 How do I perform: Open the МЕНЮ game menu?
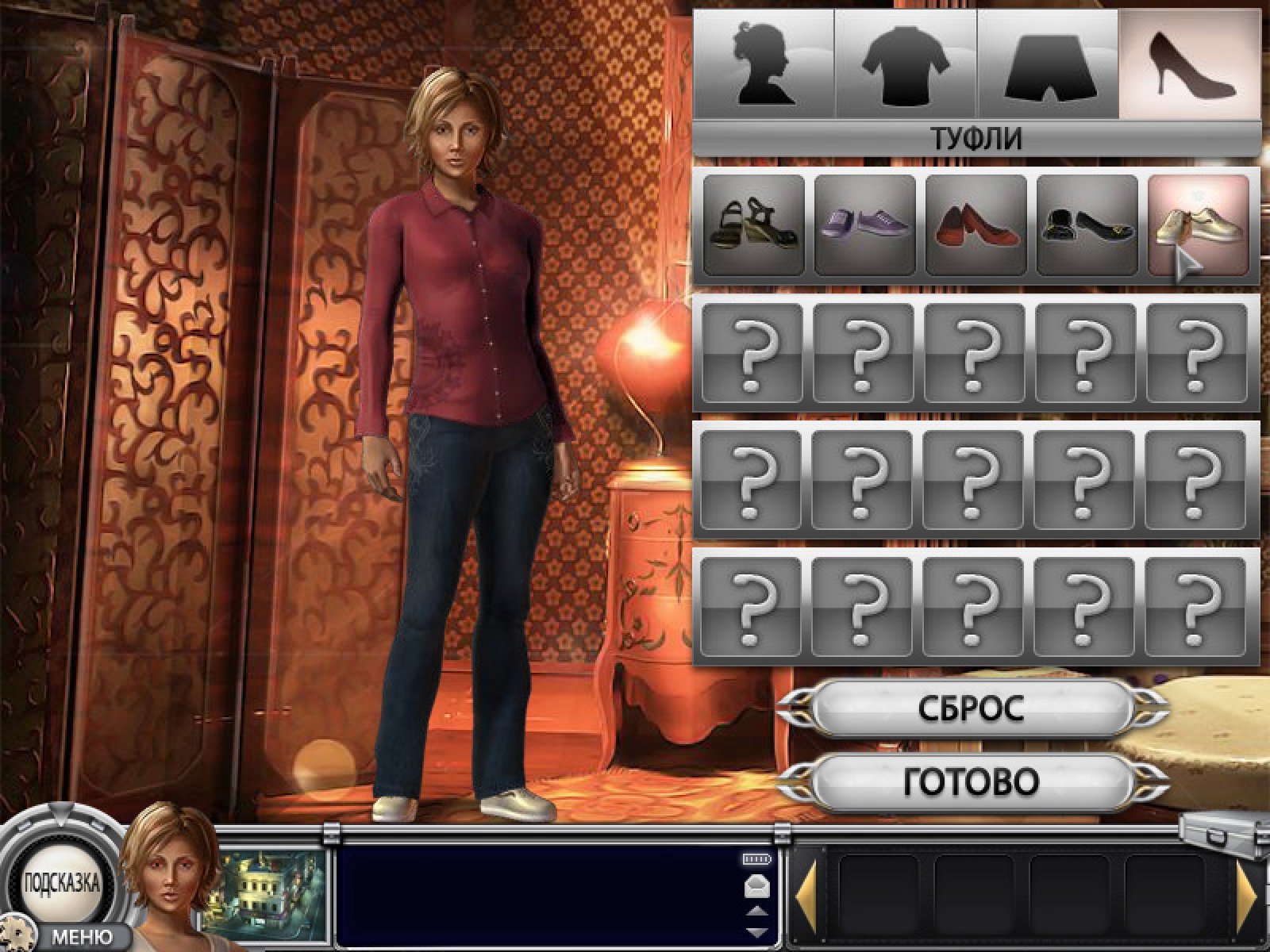coord(81,938)
